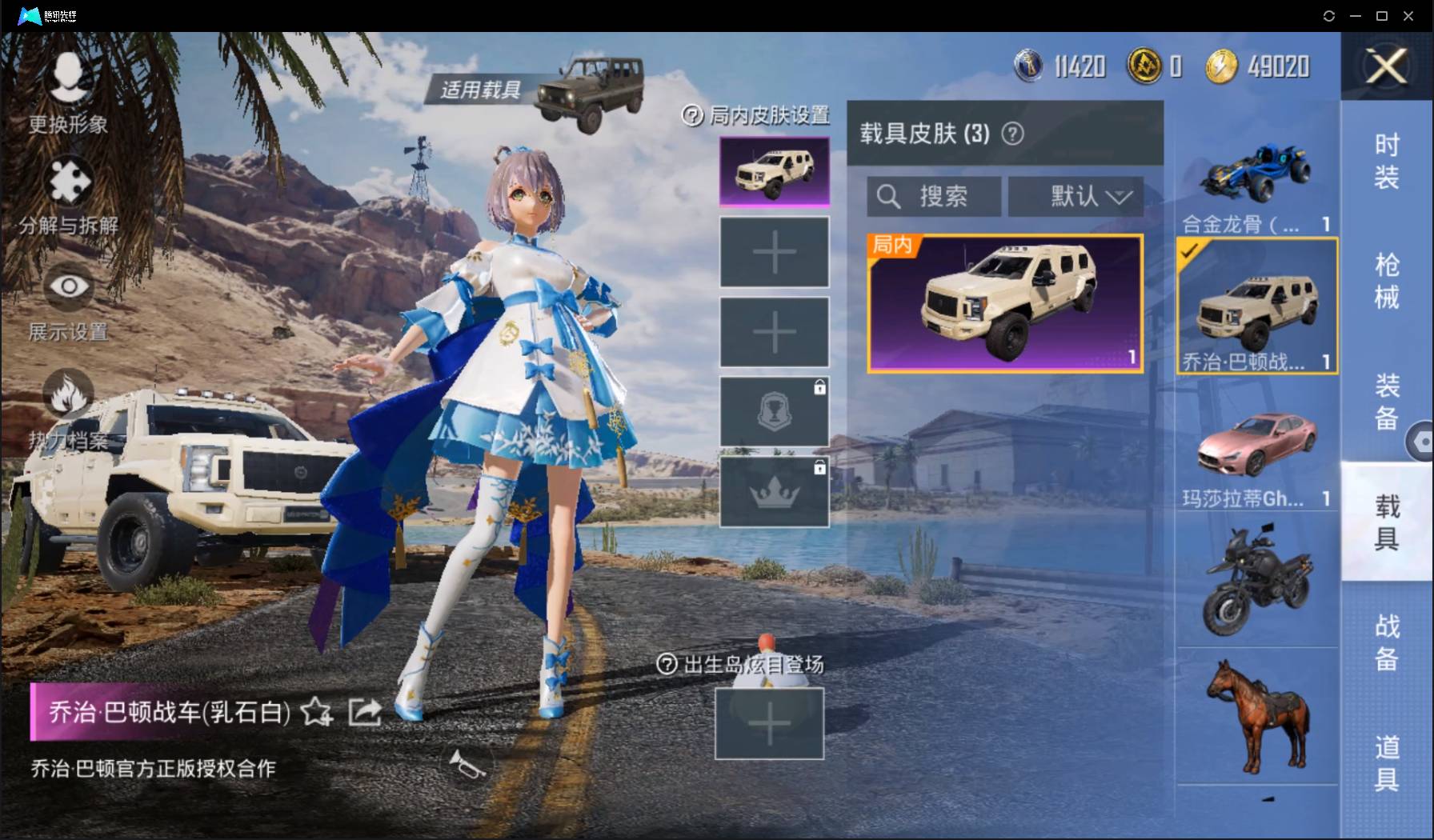This screenshot has width=1434, height=840.
Task: Open the 默认 sort dropdown
Action: [x=1075, y=196]
